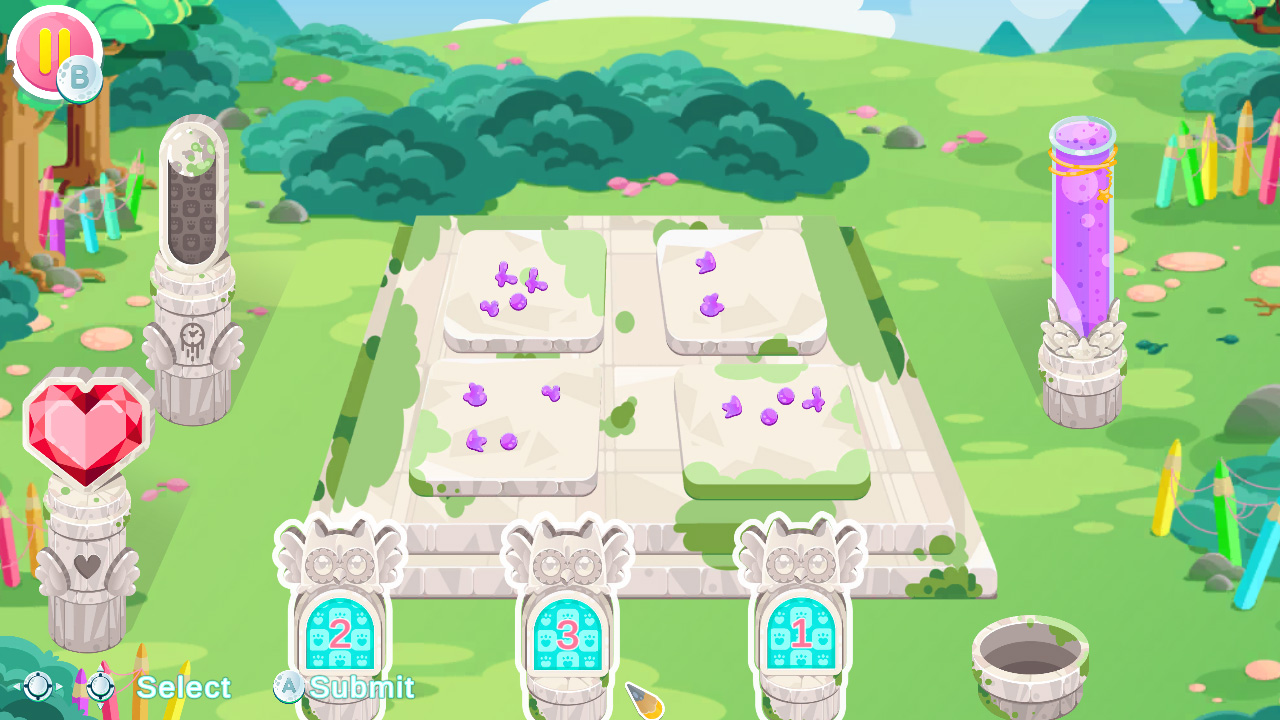Select the heart gem on the stone pillar
This screenshot has height=720, width=1280.
tap(88, 430)
